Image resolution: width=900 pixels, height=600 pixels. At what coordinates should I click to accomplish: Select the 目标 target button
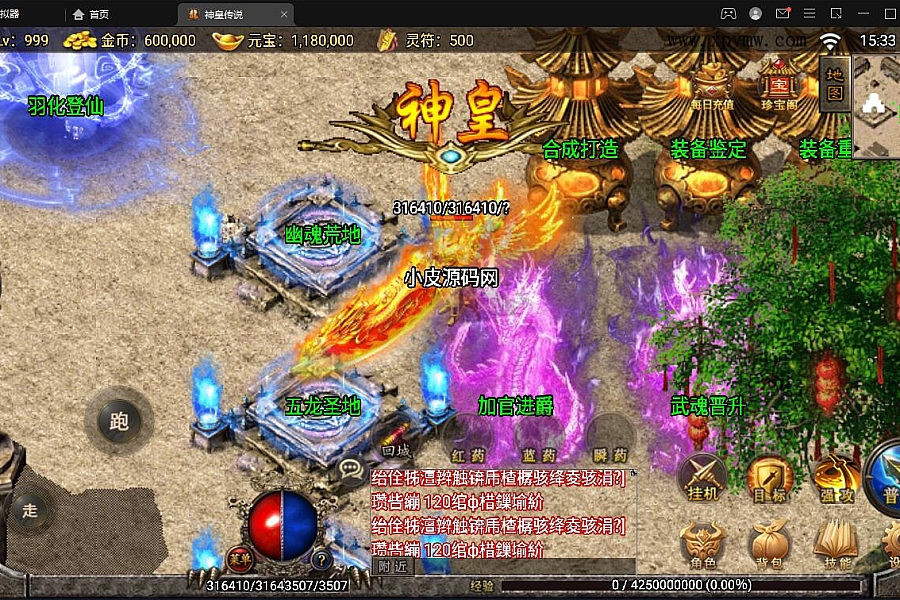click(x=769, y=478)
